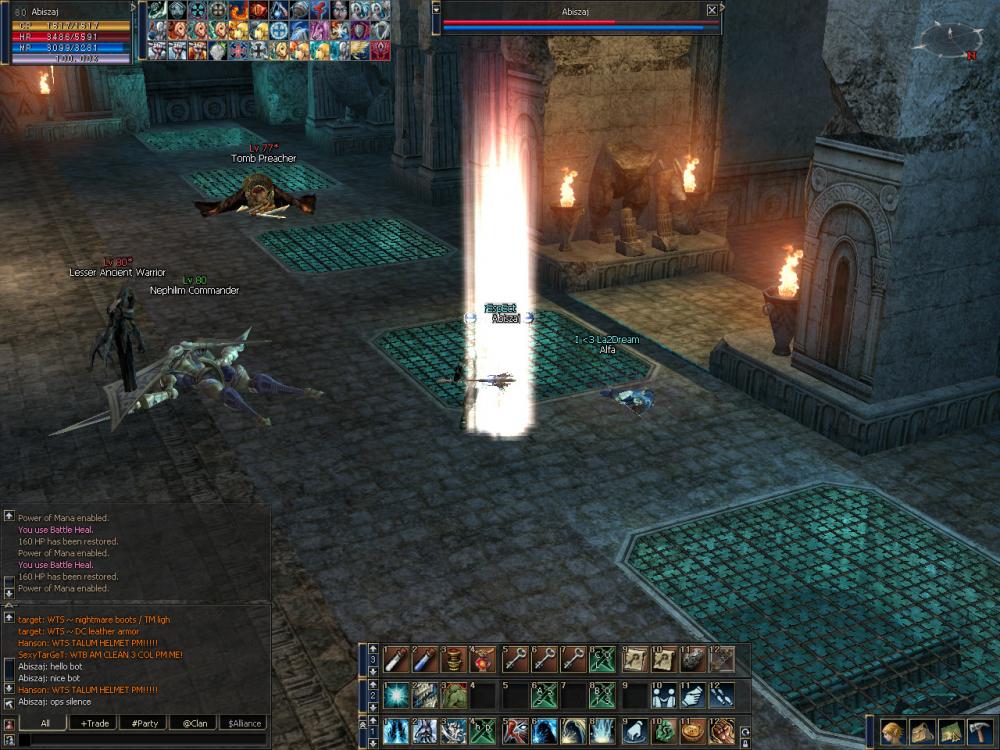Viewport: 1000px width, 750px height.
Task: Show the $Alliance chat tab
Action: (x=243, y=723)
